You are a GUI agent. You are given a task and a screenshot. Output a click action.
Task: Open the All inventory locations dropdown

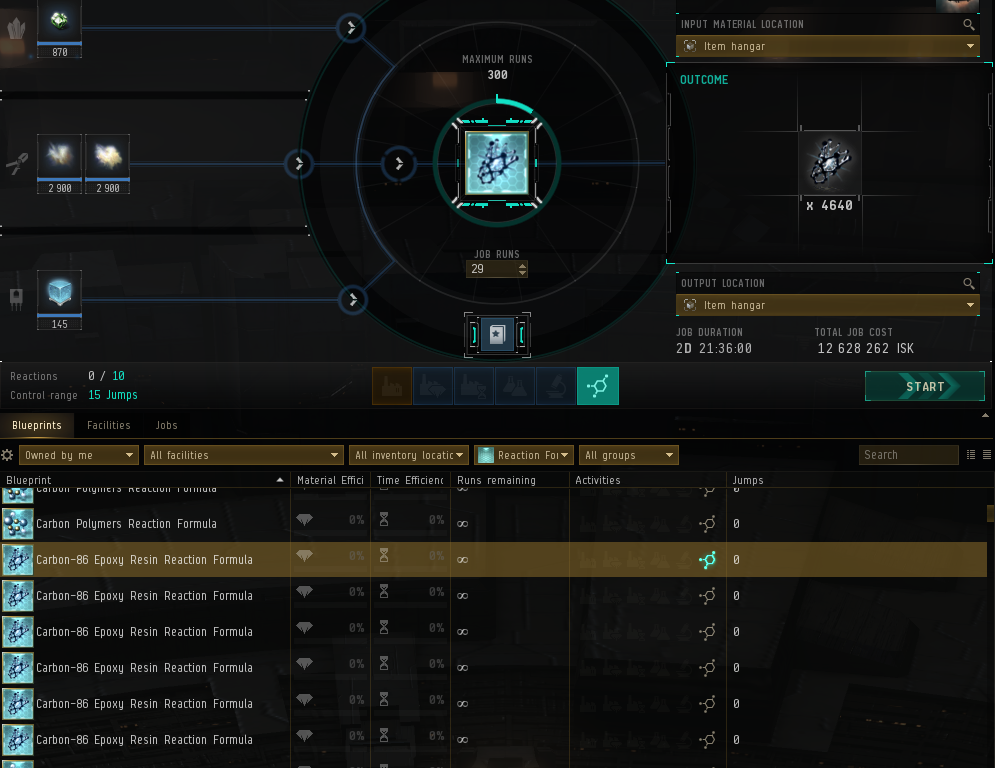409,455
